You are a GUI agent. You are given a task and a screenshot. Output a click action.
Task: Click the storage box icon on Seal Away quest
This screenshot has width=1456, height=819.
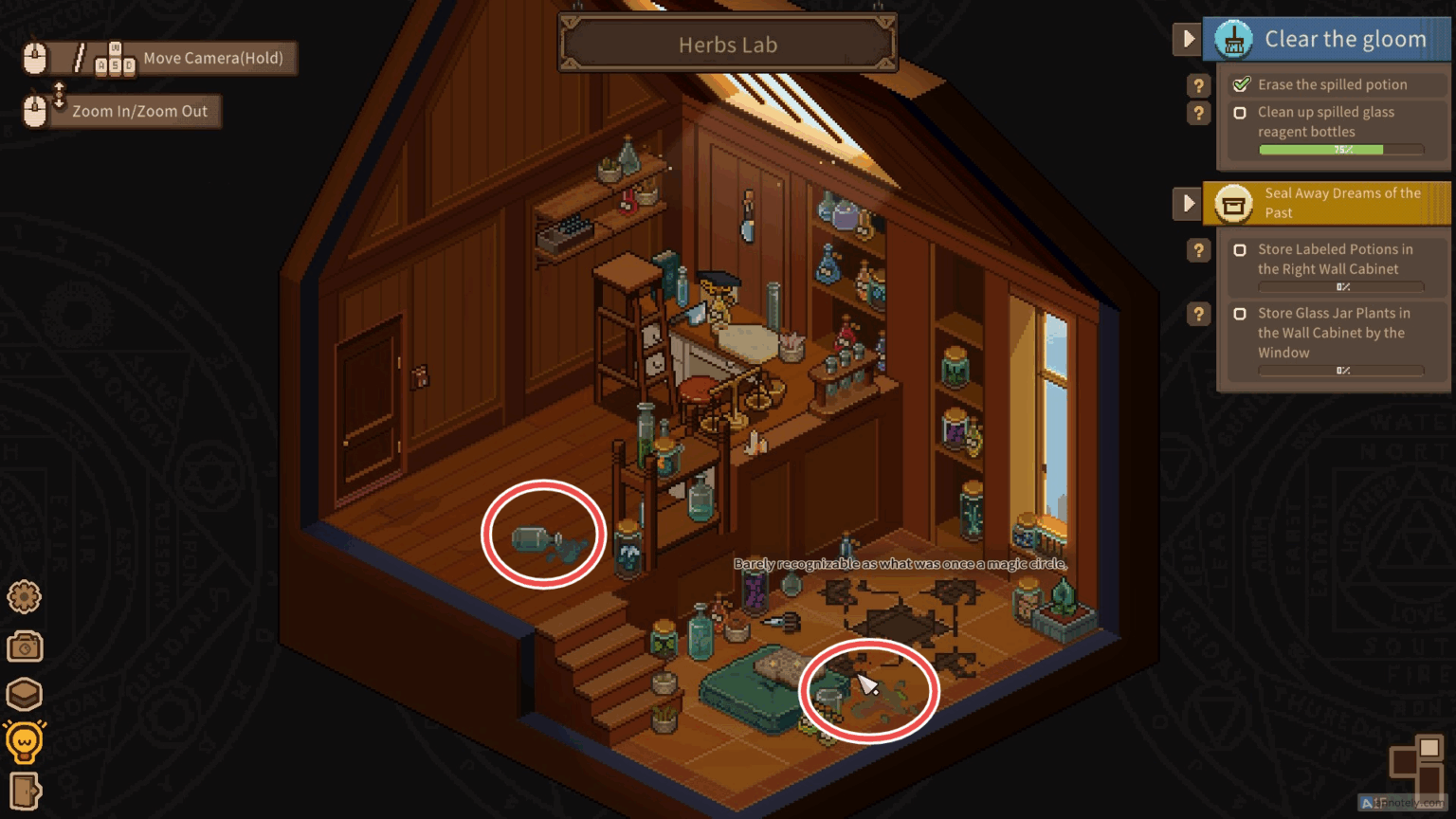(1233, 203)
